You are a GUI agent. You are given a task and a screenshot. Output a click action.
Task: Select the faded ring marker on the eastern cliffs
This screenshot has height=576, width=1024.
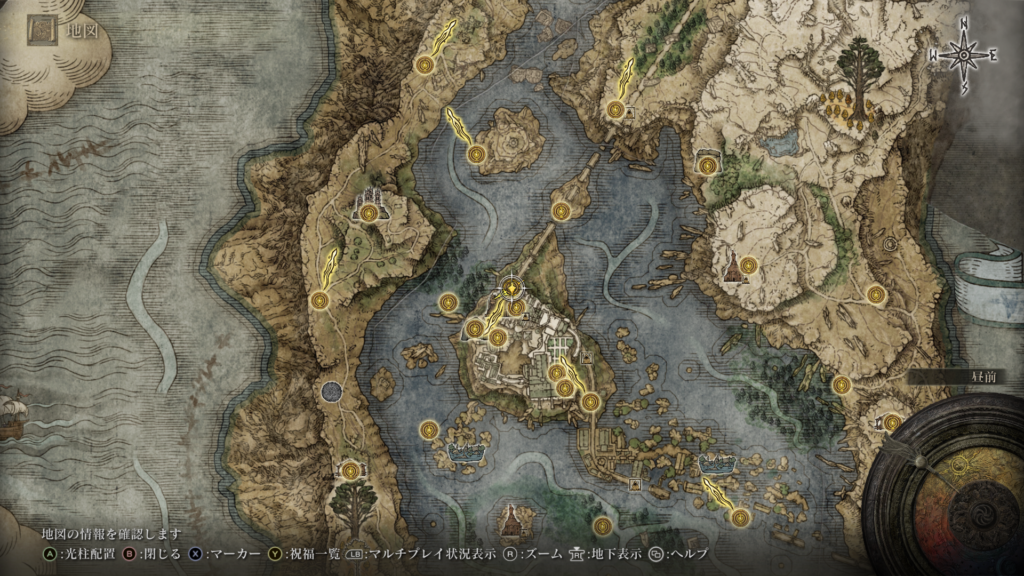tap(890, 243)
